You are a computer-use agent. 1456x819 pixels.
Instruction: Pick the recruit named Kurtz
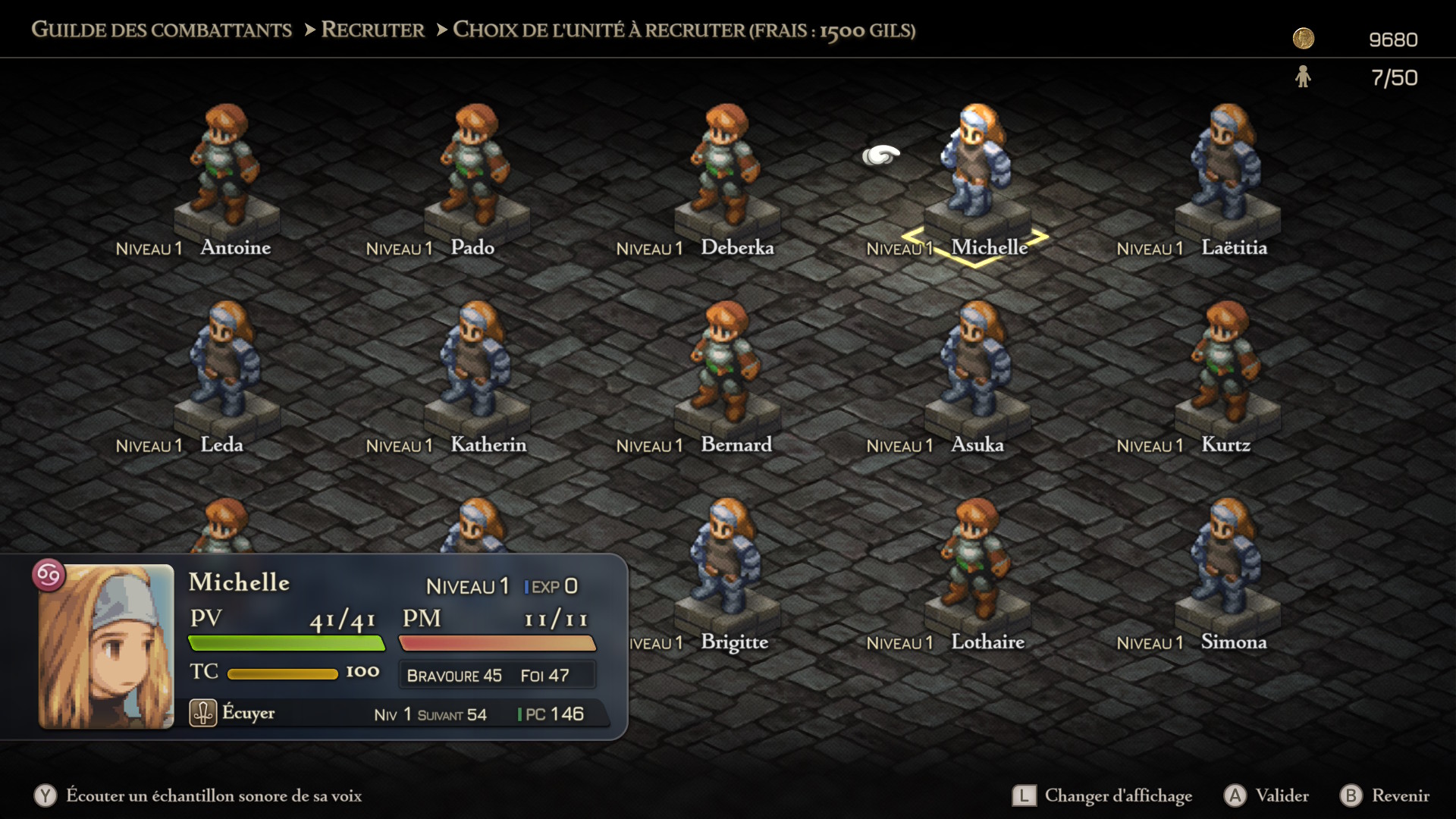tap(1225, 364)
